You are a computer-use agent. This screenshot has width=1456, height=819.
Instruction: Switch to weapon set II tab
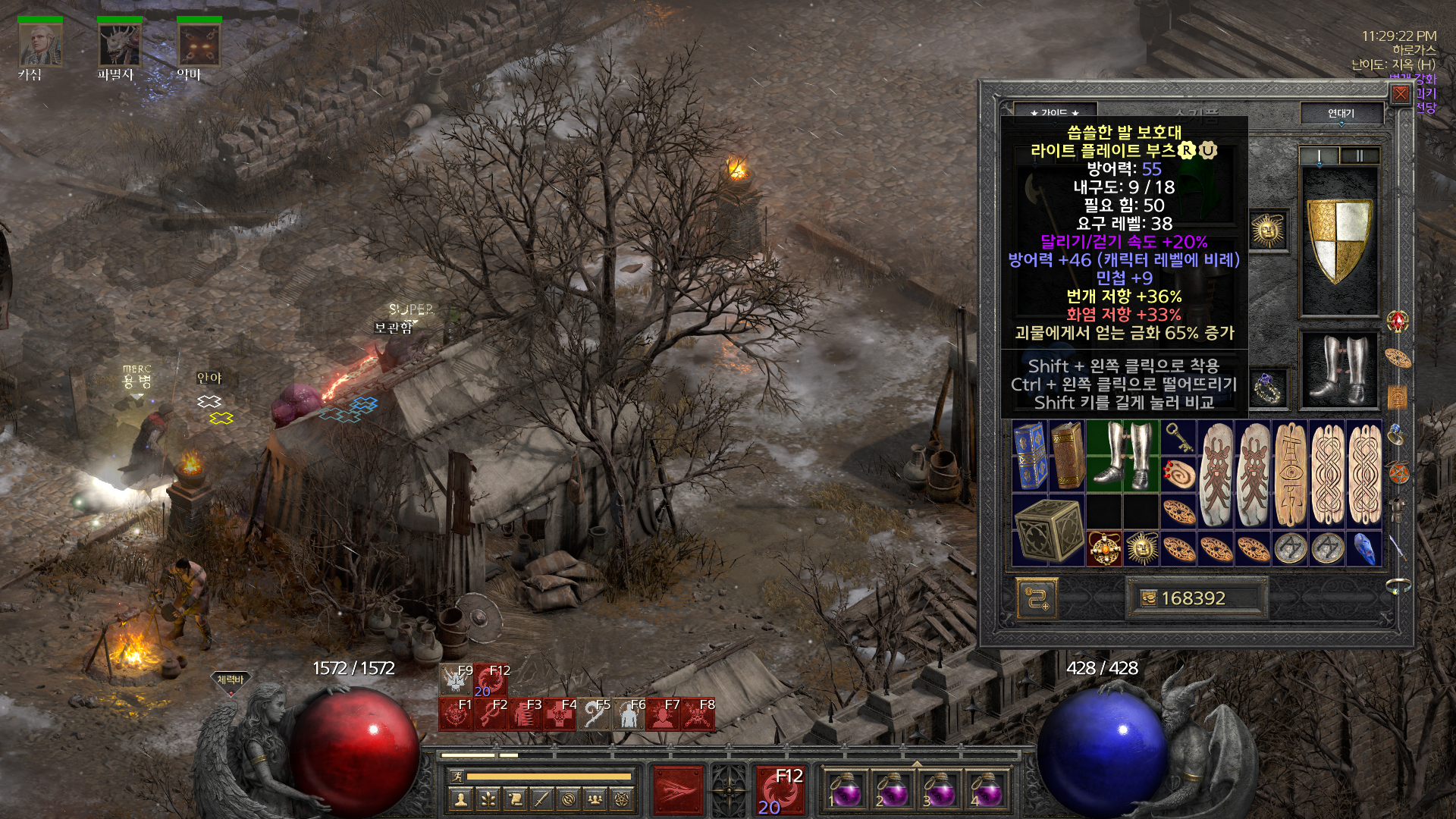coord(1360,156)
